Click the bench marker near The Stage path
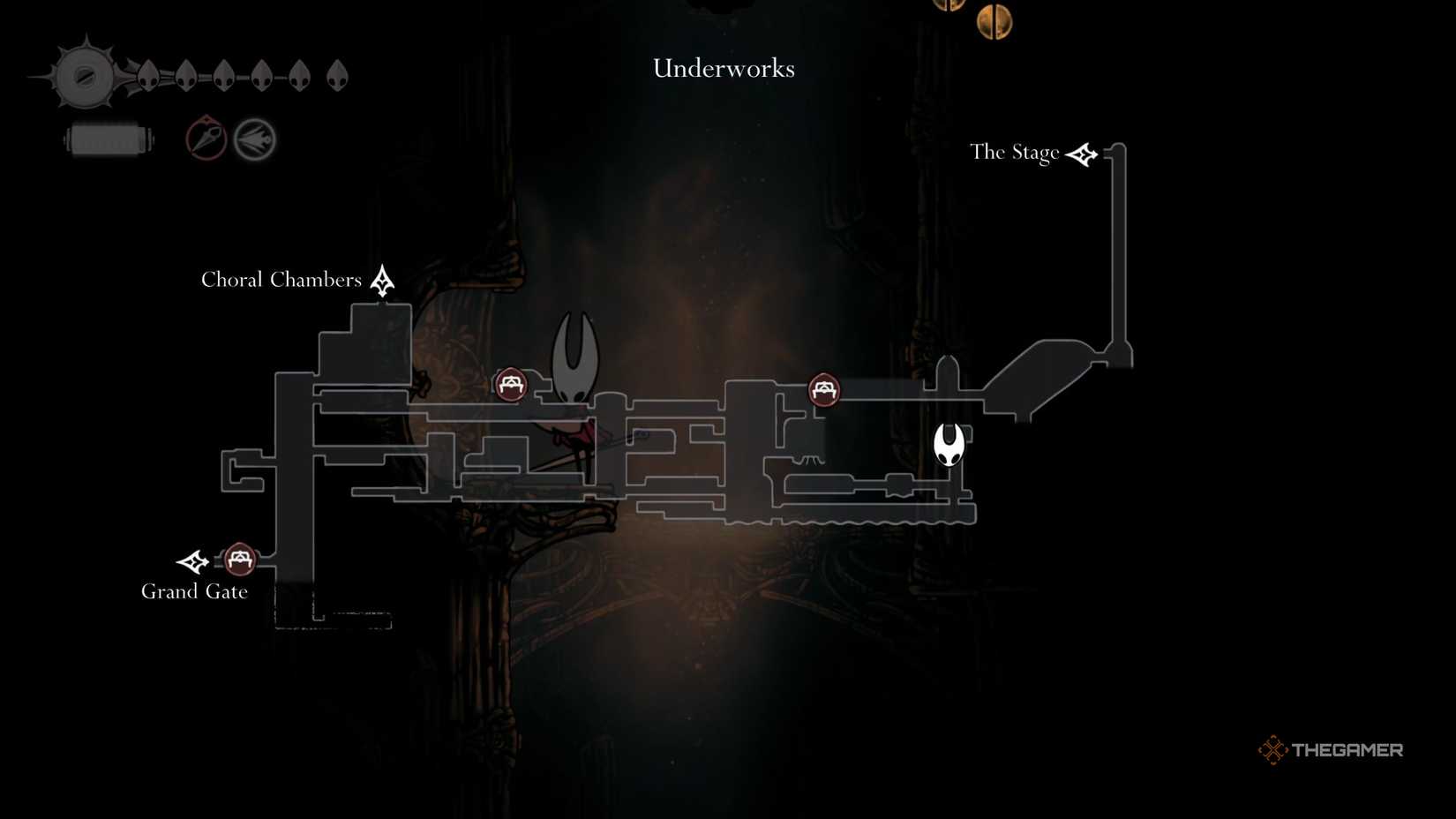Image resolution: width=1456 pixels, height=819 pixels. 824,389
